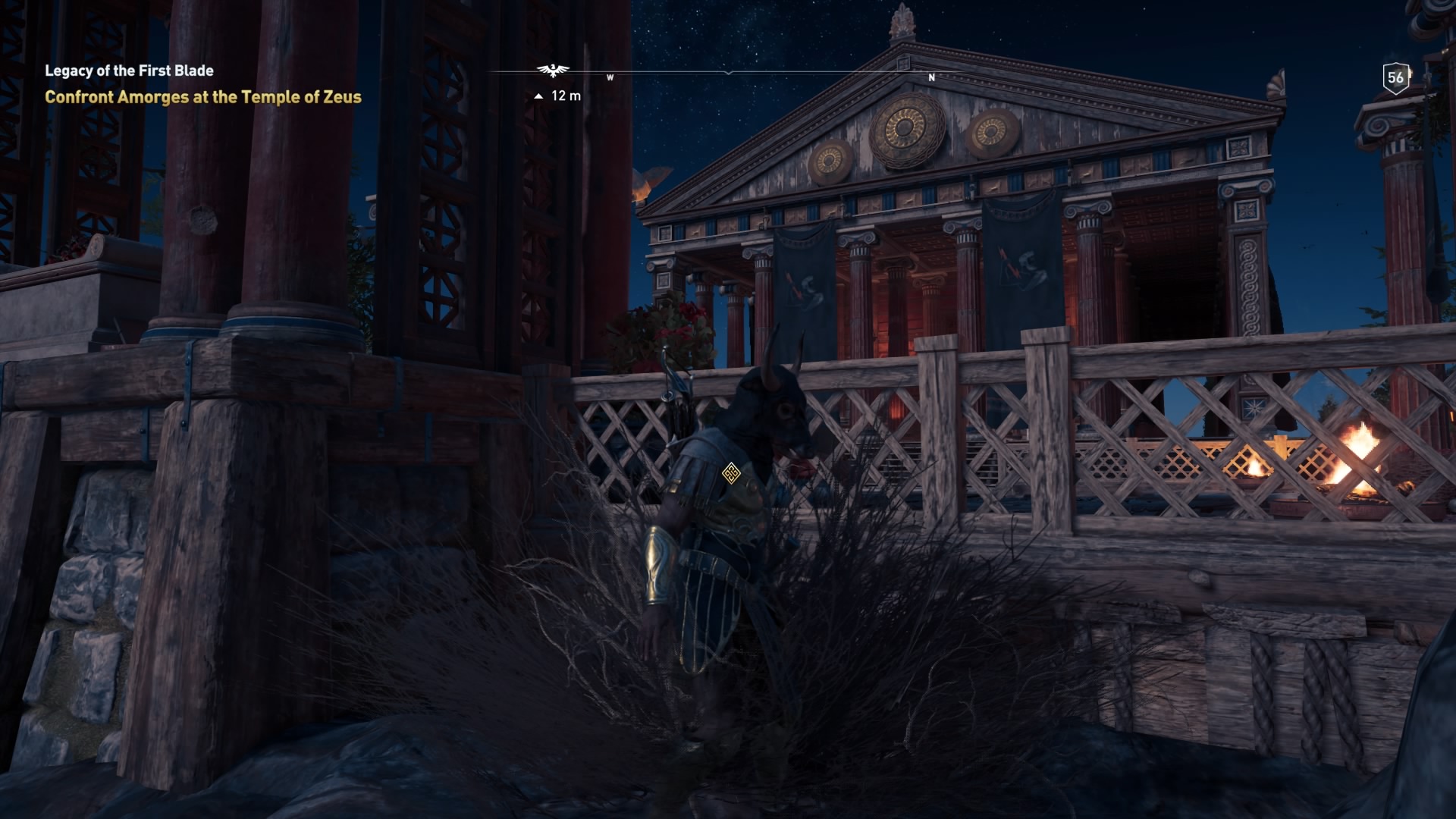Select the Confront Amorges quest objective

[x=202, y=97]
